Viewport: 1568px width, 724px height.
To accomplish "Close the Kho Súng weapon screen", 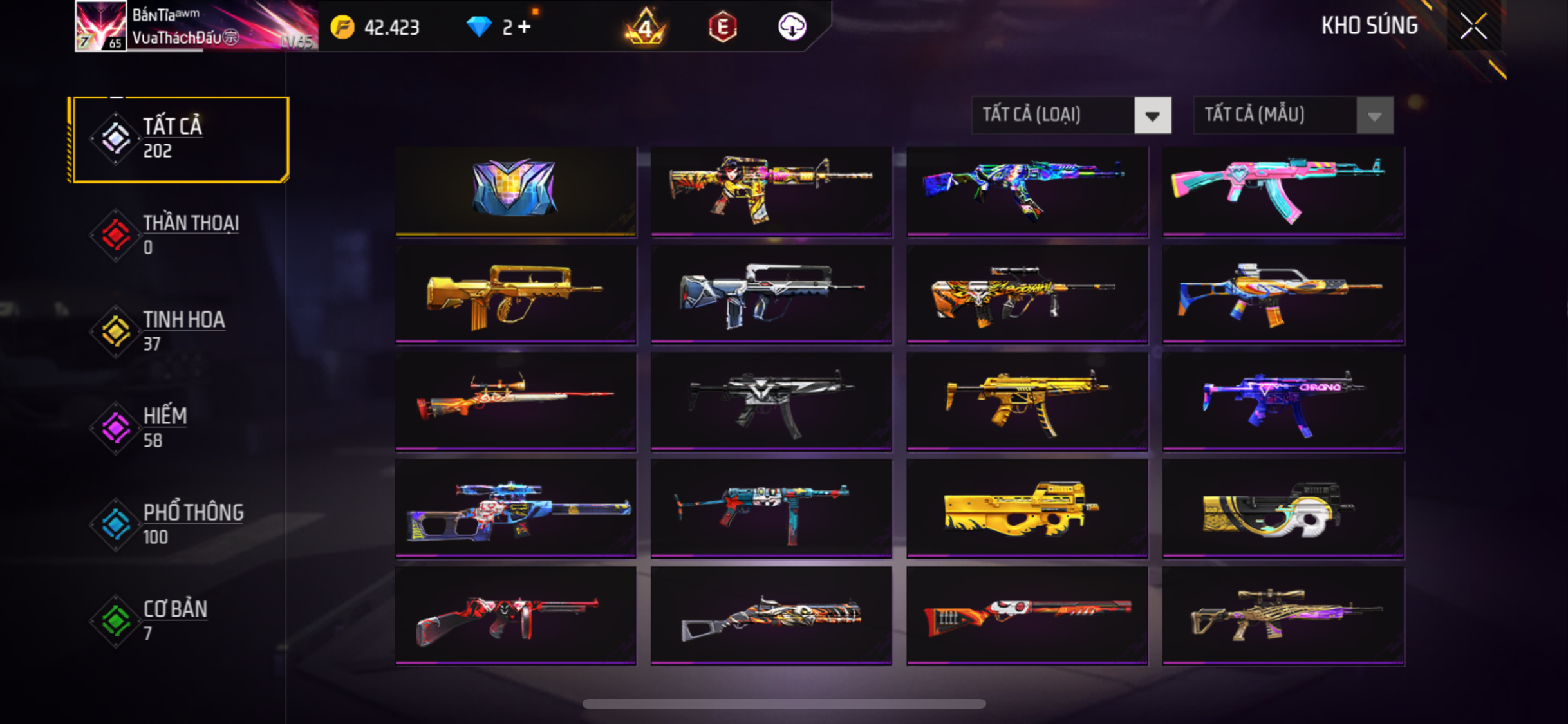I will tap(1473, 26).
